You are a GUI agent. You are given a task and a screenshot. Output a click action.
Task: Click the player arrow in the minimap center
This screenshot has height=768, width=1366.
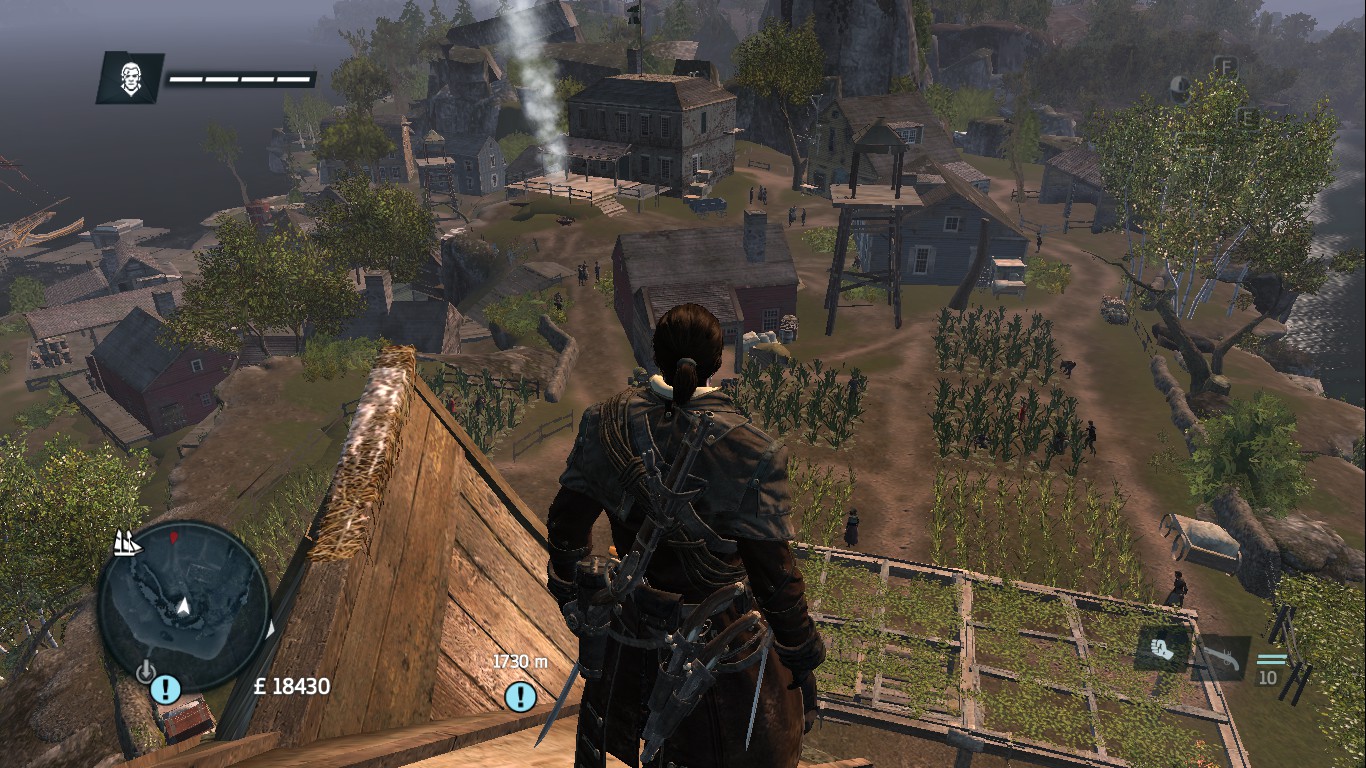click(185, 604)
